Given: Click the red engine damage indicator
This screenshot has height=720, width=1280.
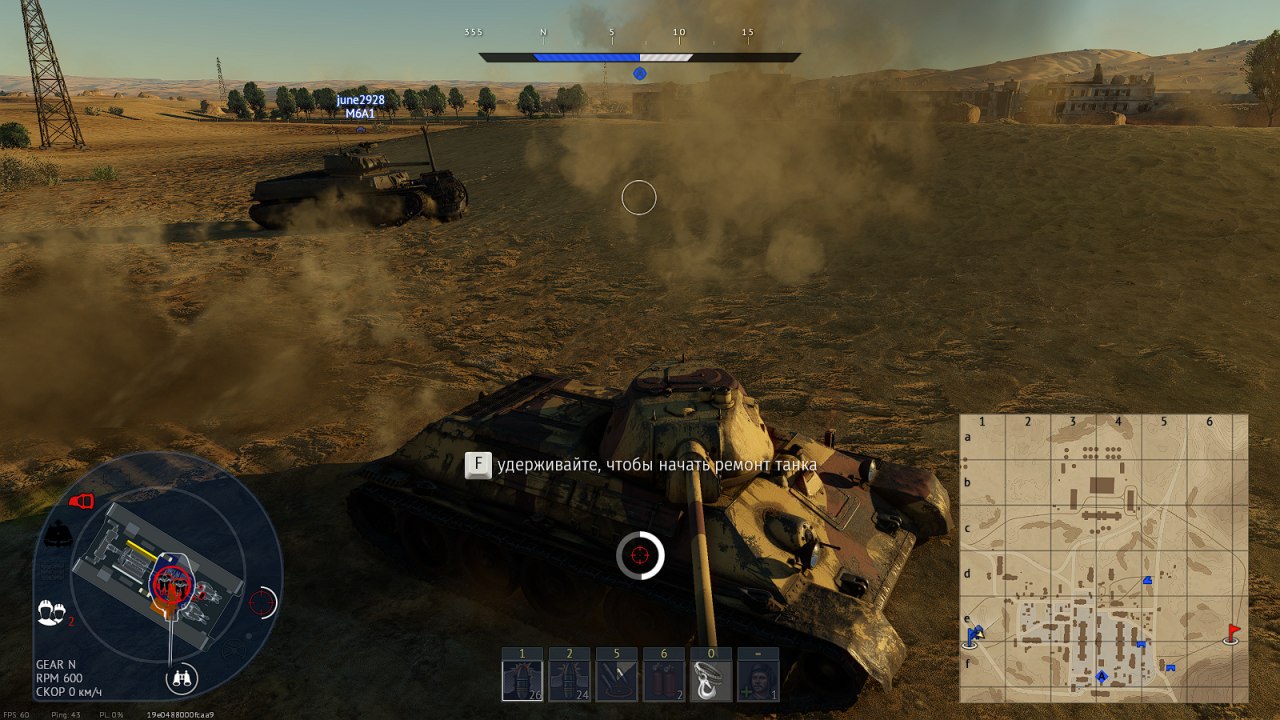Looking at the screenshot, I should coord(81,501).
